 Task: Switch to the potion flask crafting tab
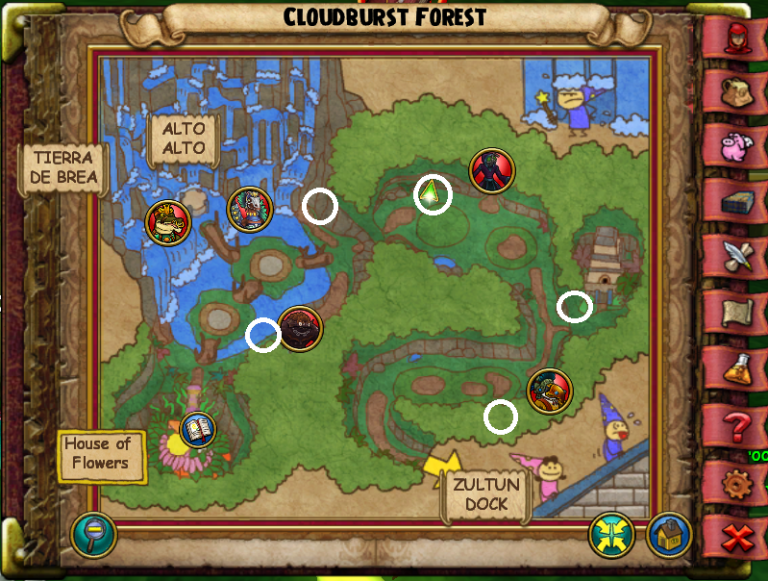point(738,371)
